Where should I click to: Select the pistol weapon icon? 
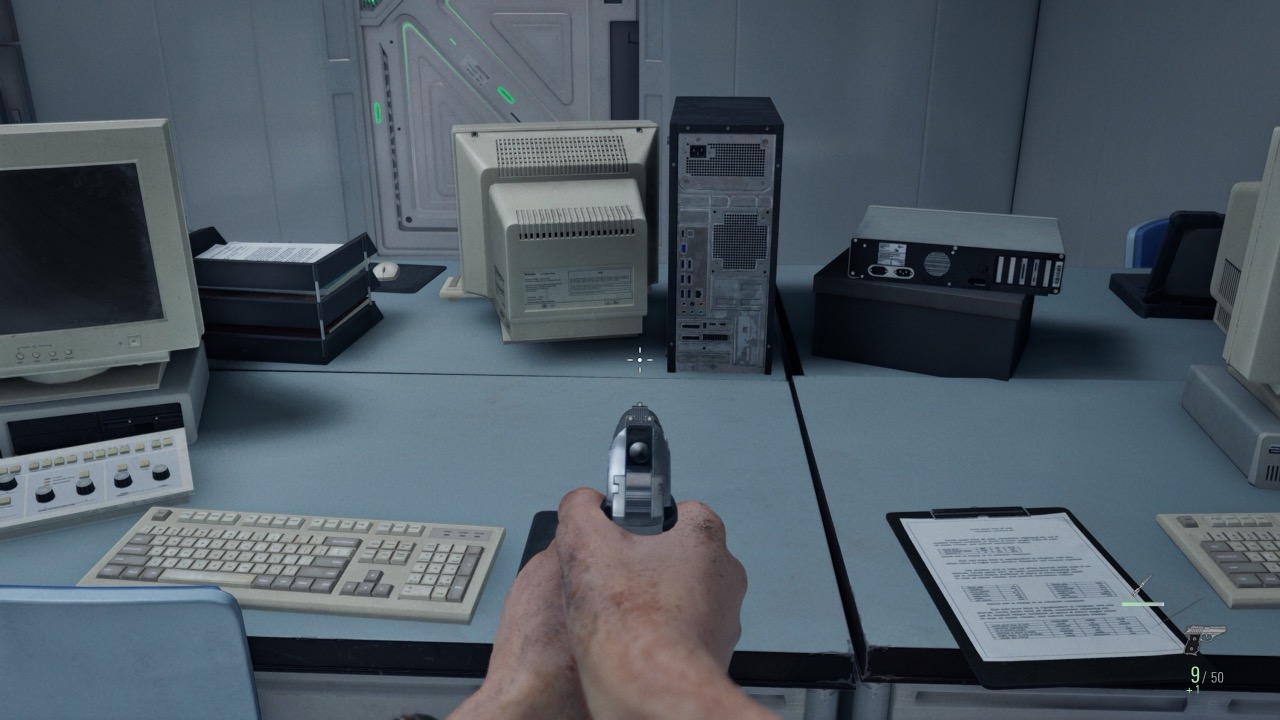[x=1204, y=637]
